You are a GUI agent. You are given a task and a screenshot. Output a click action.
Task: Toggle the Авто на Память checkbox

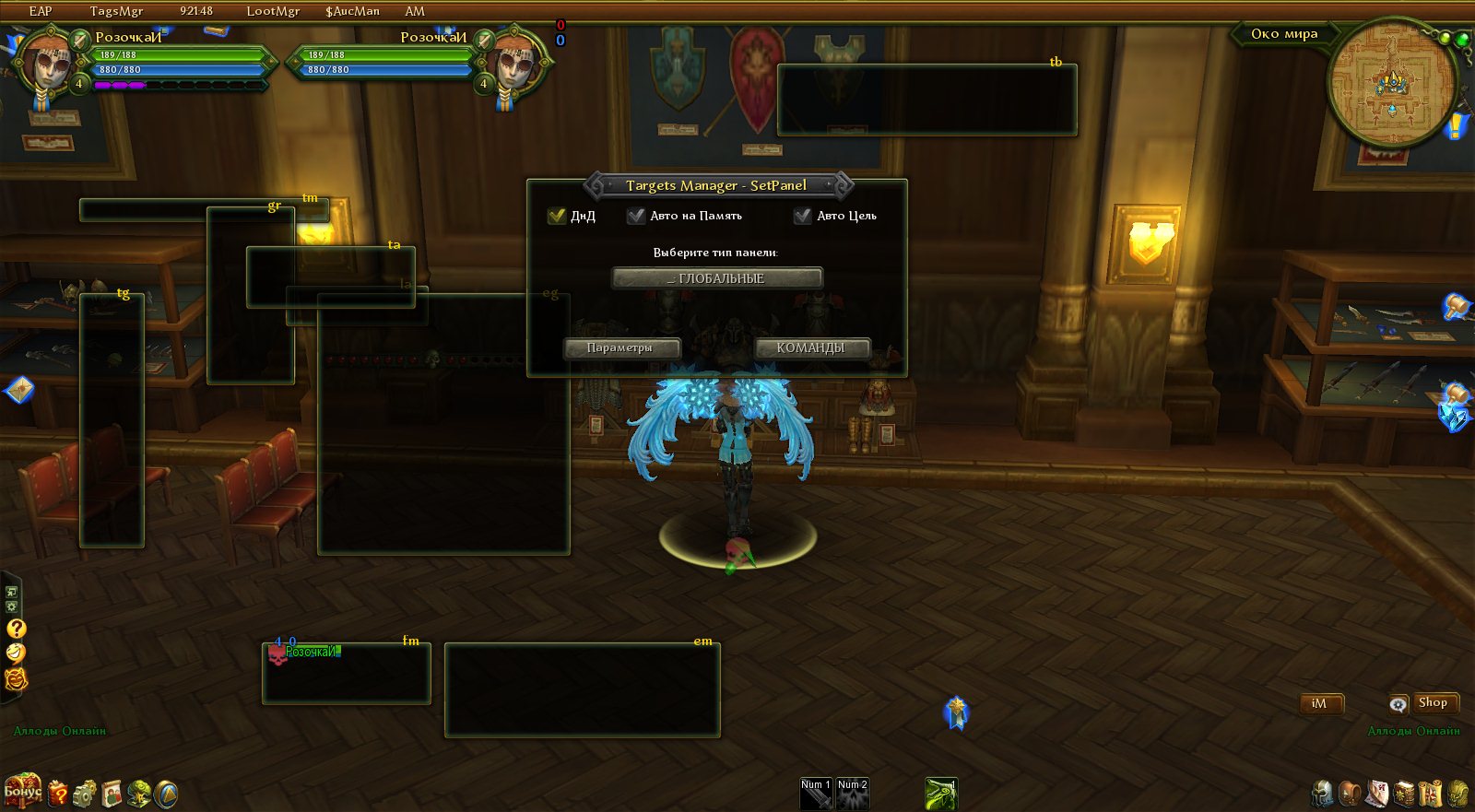636,216
